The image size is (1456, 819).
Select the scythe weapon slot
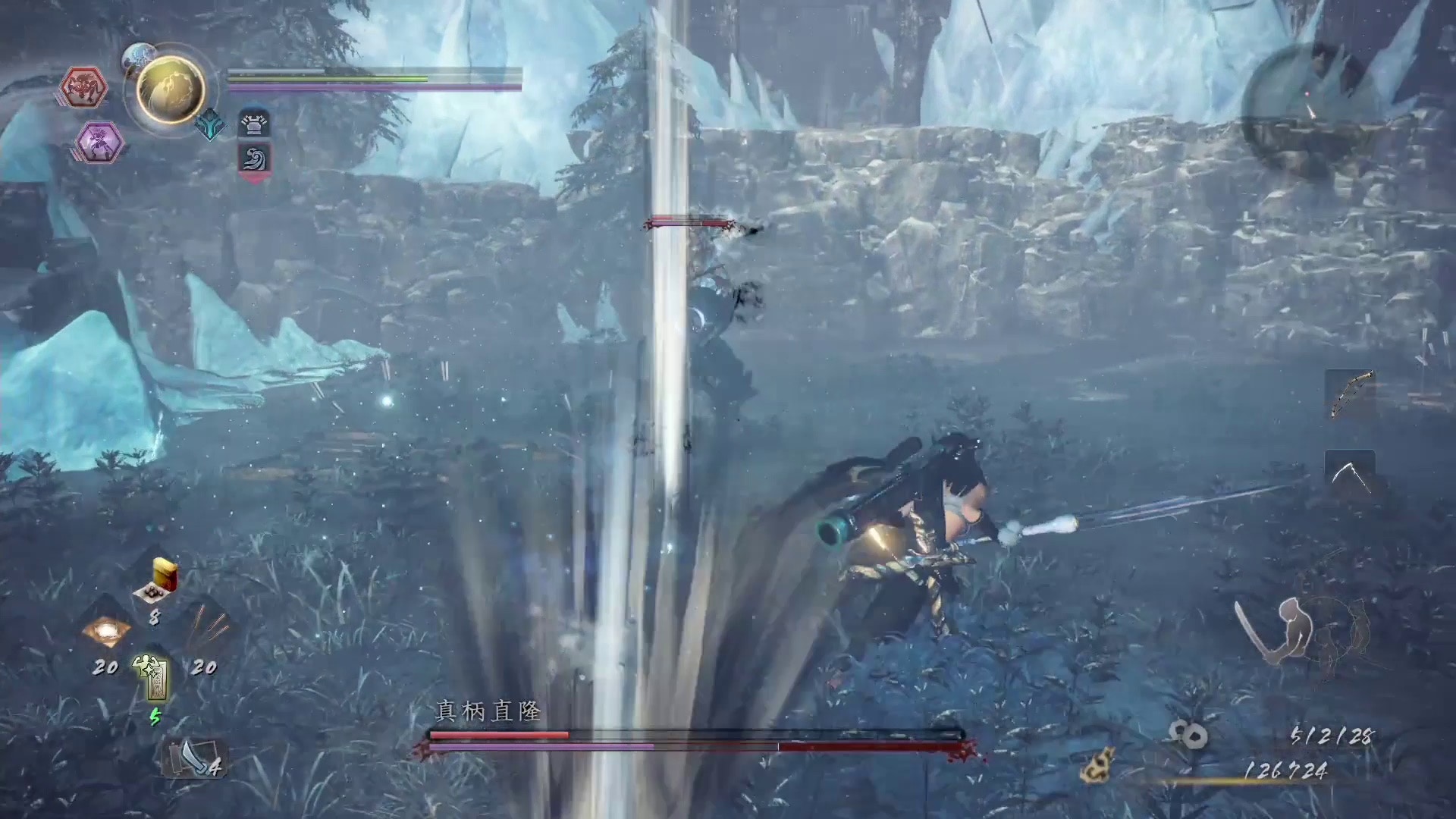[x=1350, y=475]
